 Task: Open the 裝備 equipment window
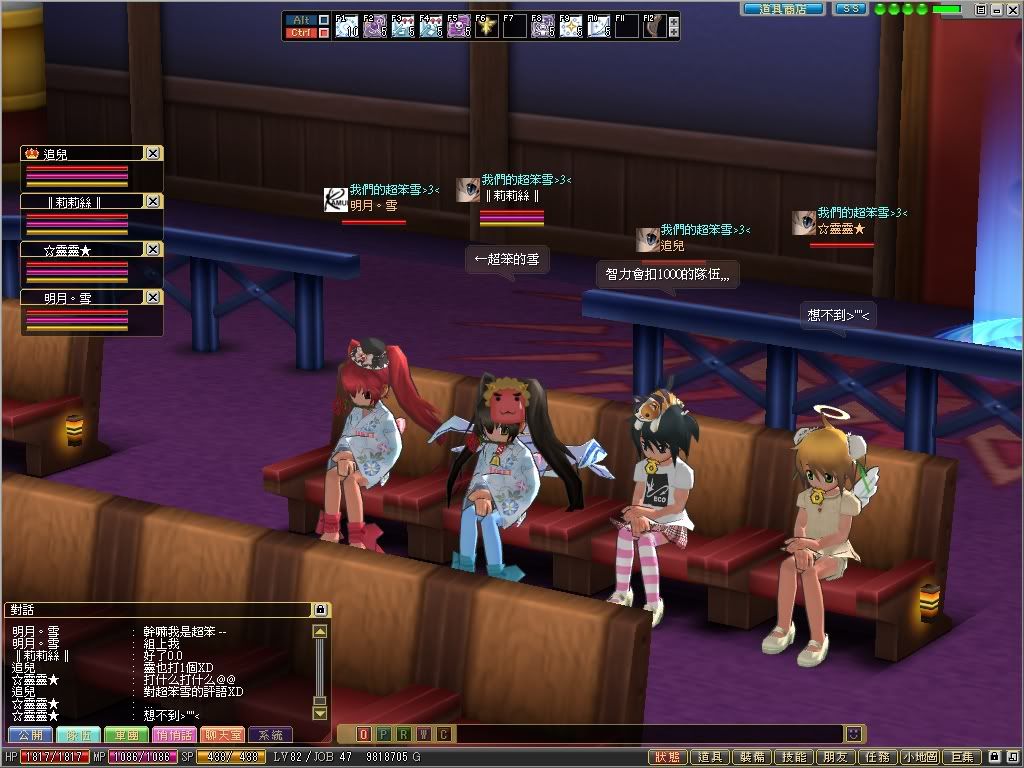750,758
